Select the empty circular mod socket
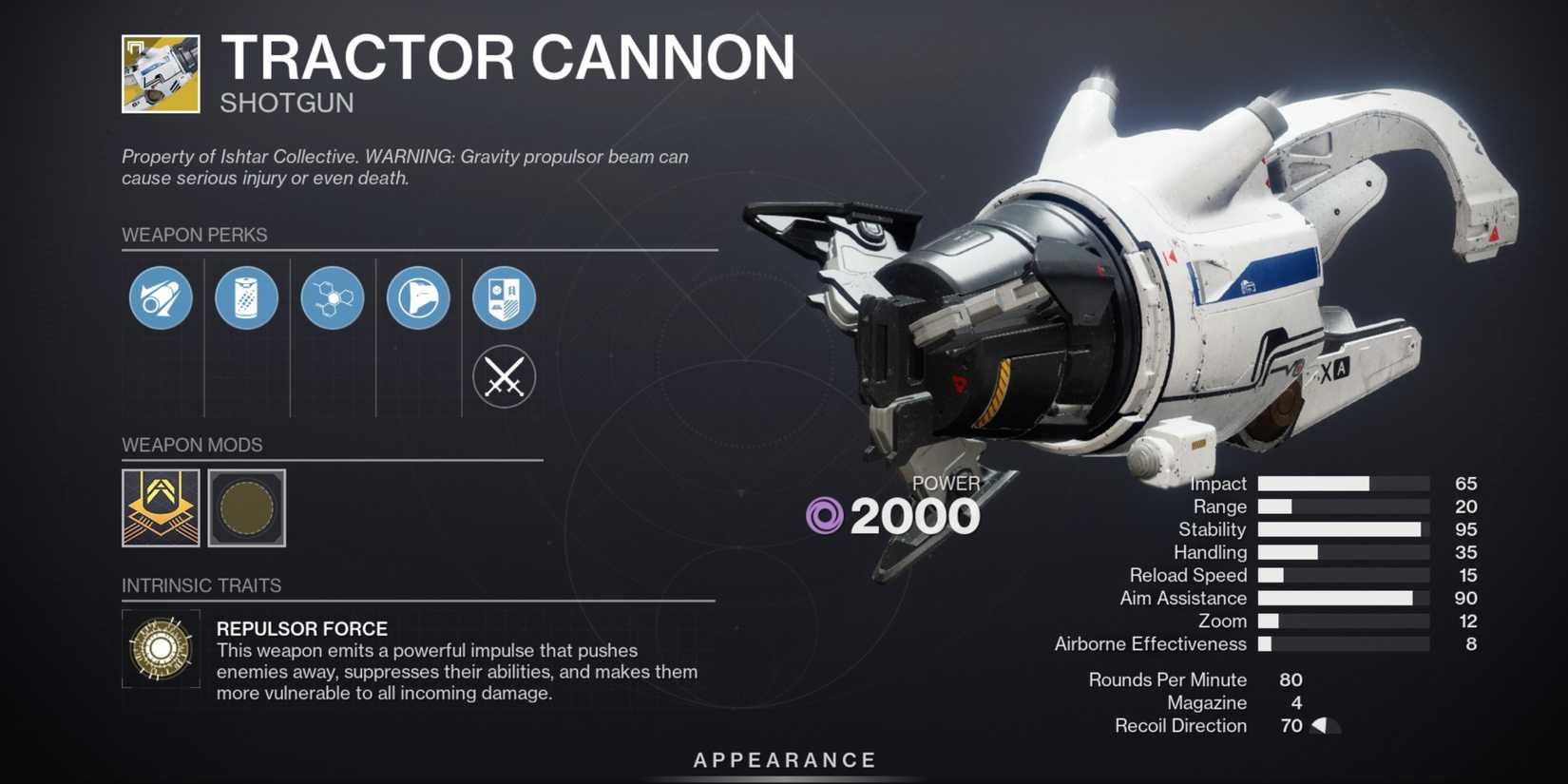The image size is (1568, 784). point(246,509)
